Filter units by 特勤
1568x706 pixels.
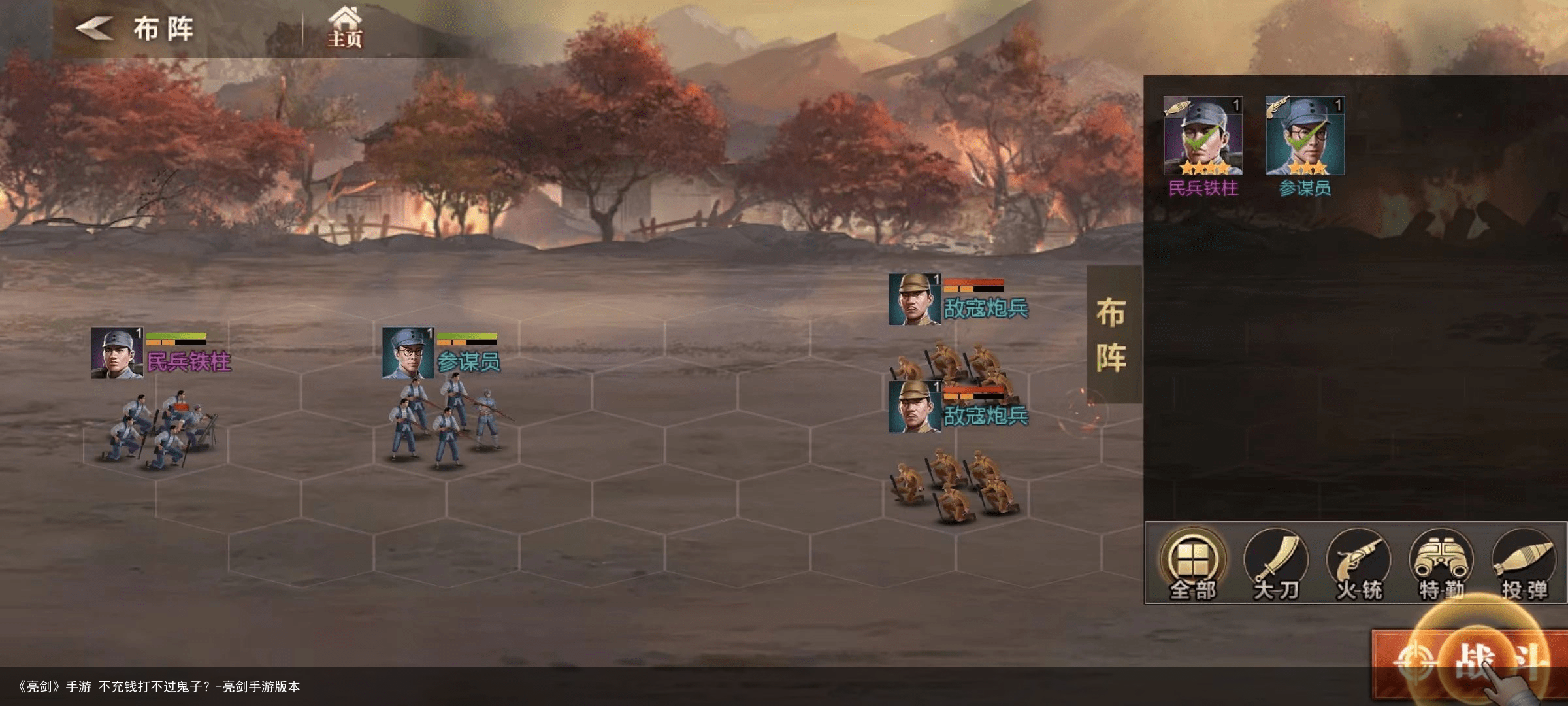1441,563
